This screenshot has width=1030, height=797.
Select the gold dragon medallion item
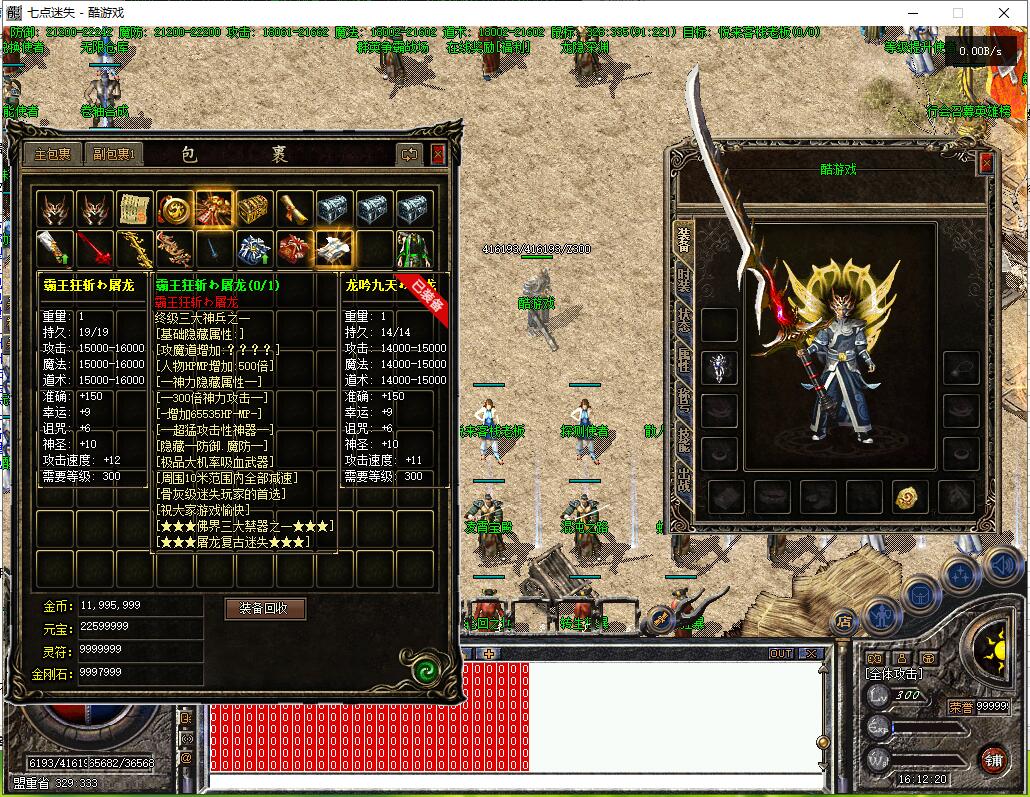(x=174, y=208)
